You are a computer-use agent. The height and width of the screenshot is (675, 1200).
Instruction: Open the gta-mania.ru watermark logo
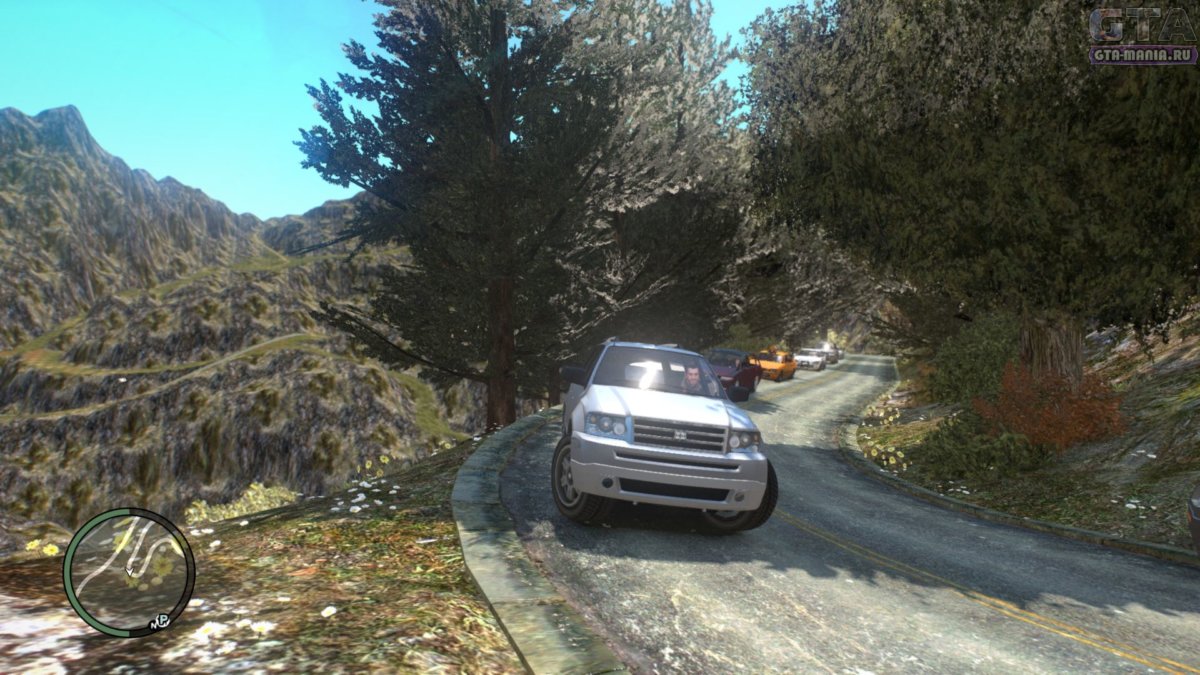tap(1142, 37)
